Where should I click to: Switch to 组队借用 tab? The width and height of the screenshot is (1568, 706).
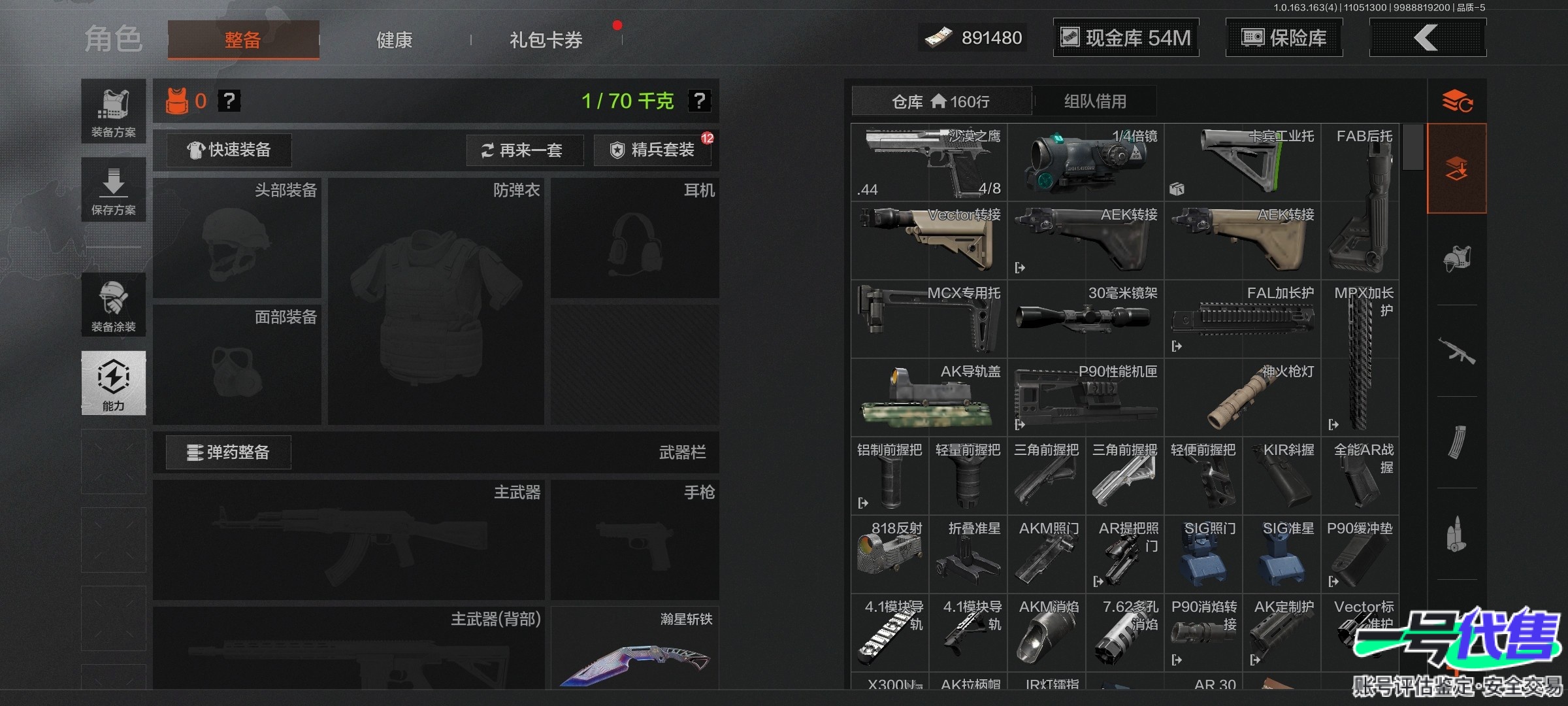click(x=1095, y=101)
